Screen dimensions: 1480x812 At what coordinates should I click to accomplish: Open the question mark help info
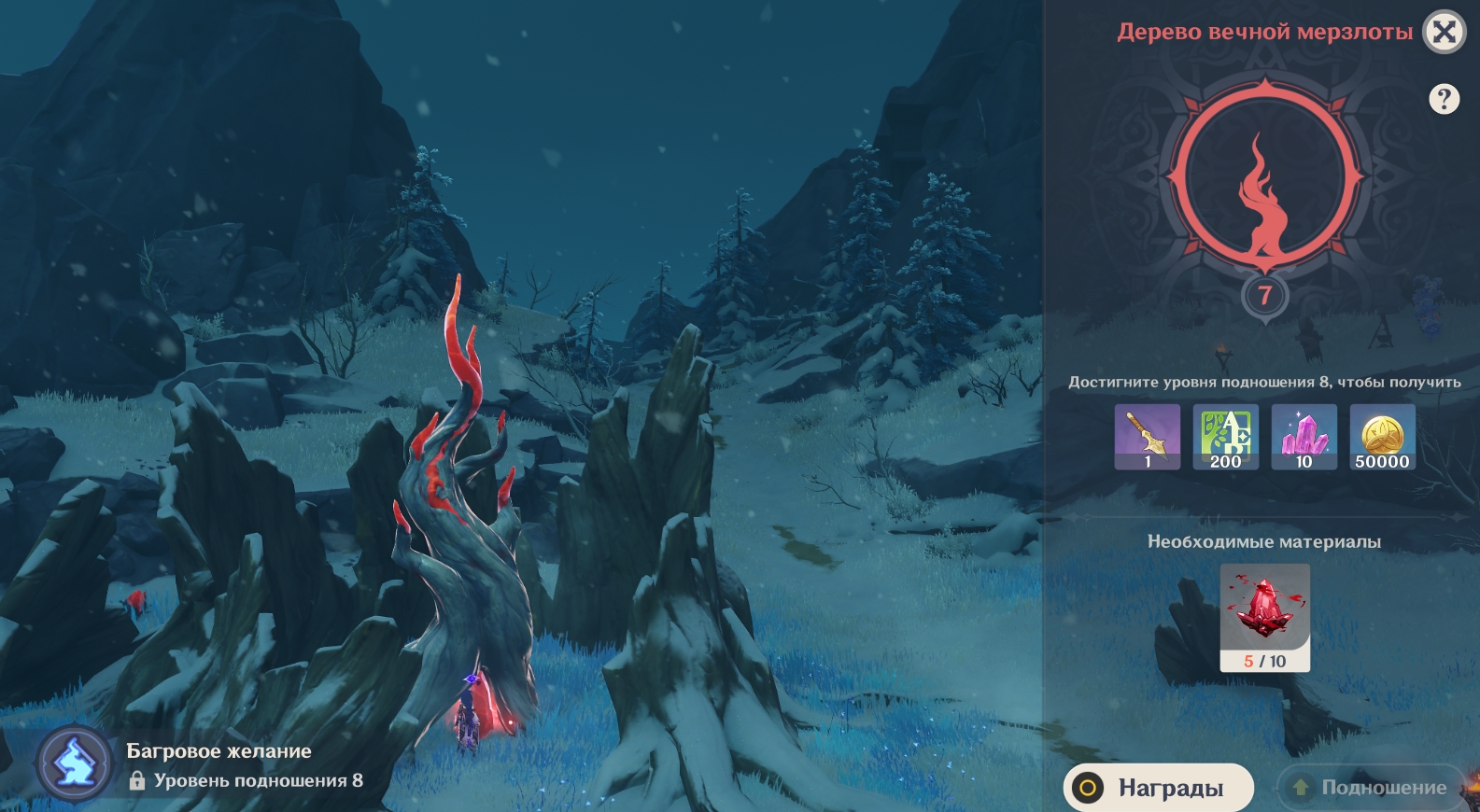pyautogui.click(x=1444, y=99)
